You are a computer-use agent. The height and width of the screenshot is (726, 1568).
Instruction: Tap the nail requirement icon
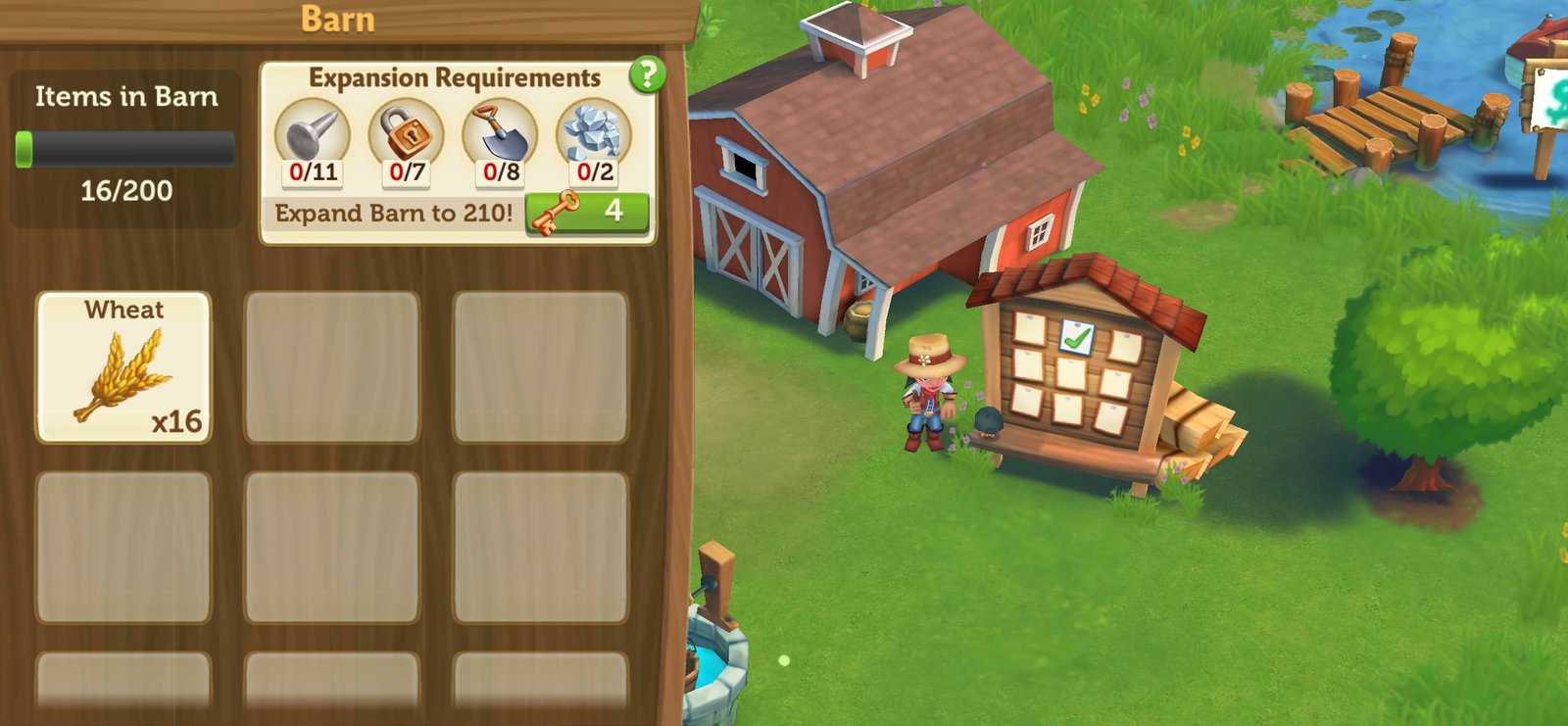(x=313, y=136)
